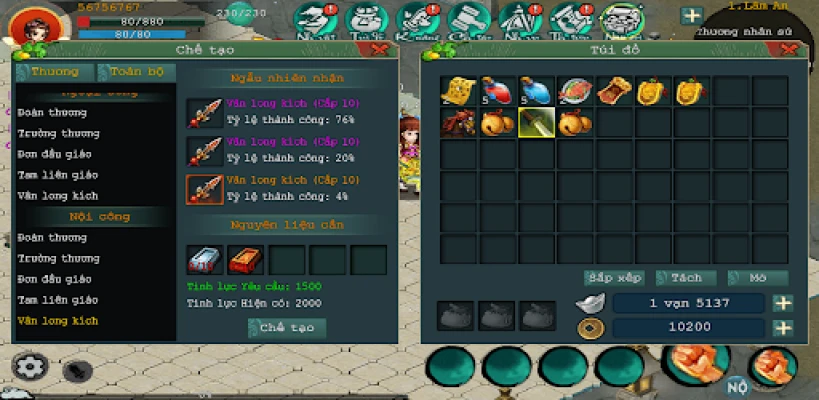Select the blue potion in the bag
The width and height of the screenshot is (819, 400).
click(536, 92)
